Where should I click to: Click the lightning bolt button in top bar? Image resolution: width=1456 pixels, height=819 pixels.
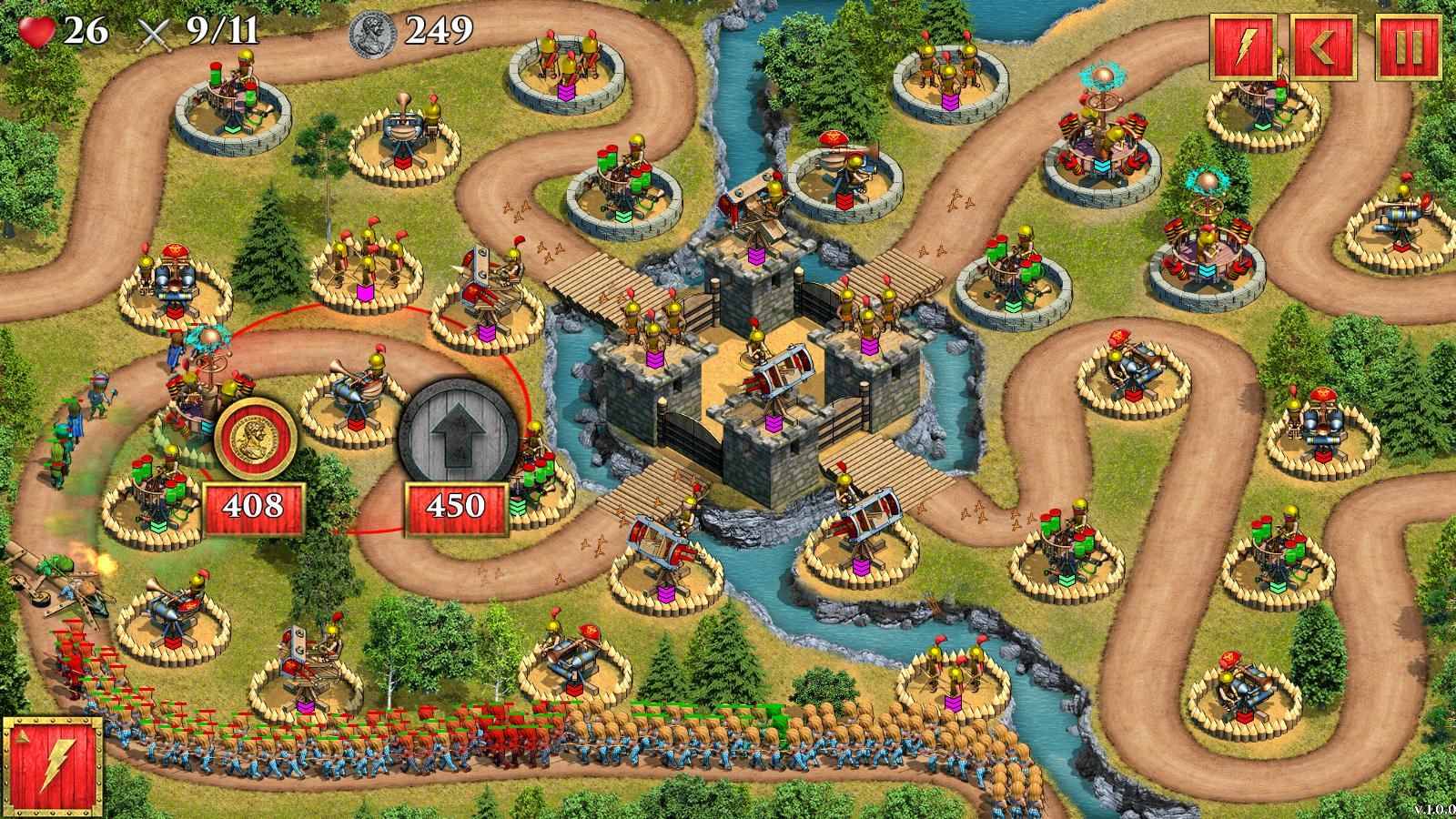(x=1243, y=47)
